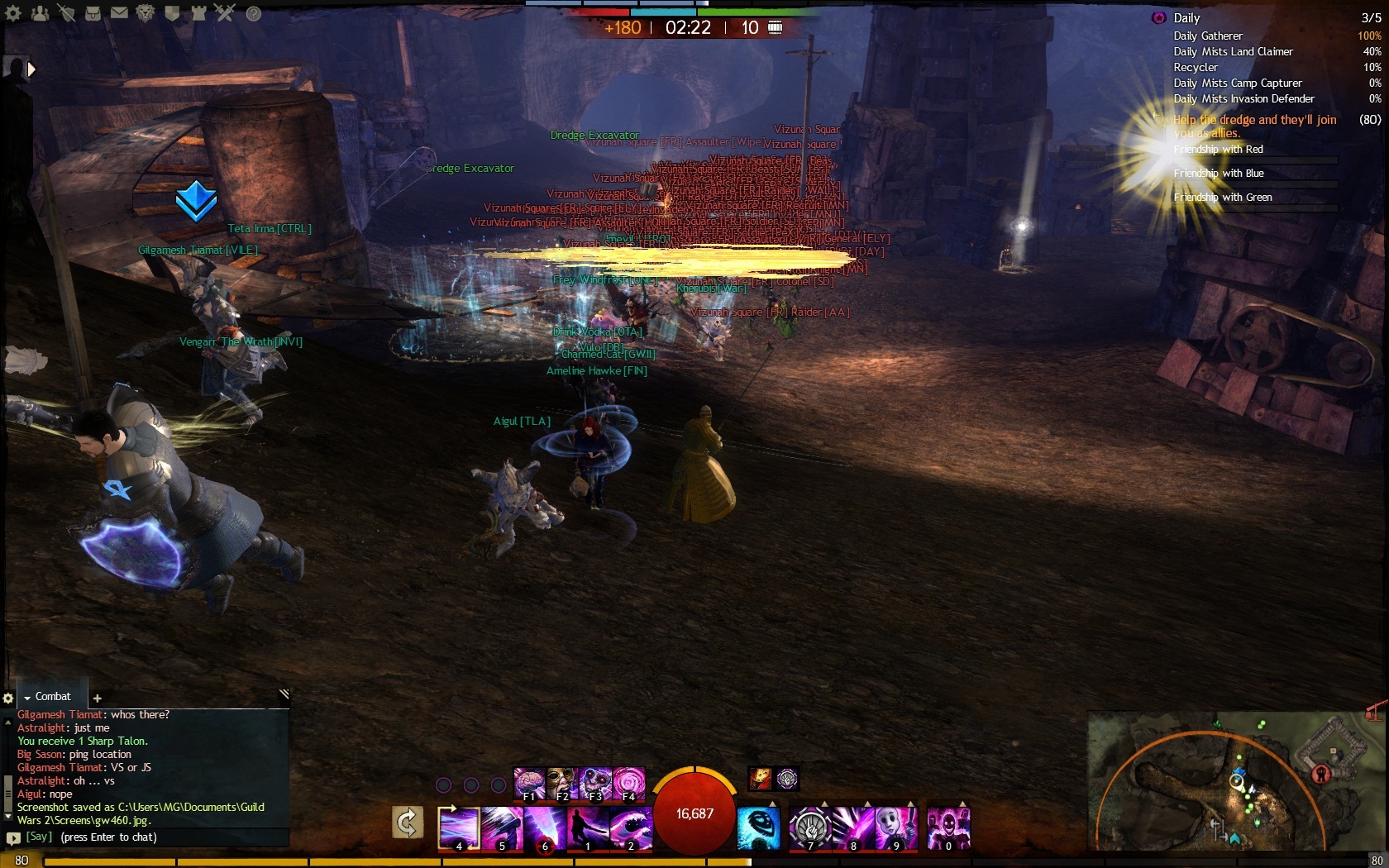Screen dimensions: 1389x868
Task: Open chat options gear
Action: point(8,699)
